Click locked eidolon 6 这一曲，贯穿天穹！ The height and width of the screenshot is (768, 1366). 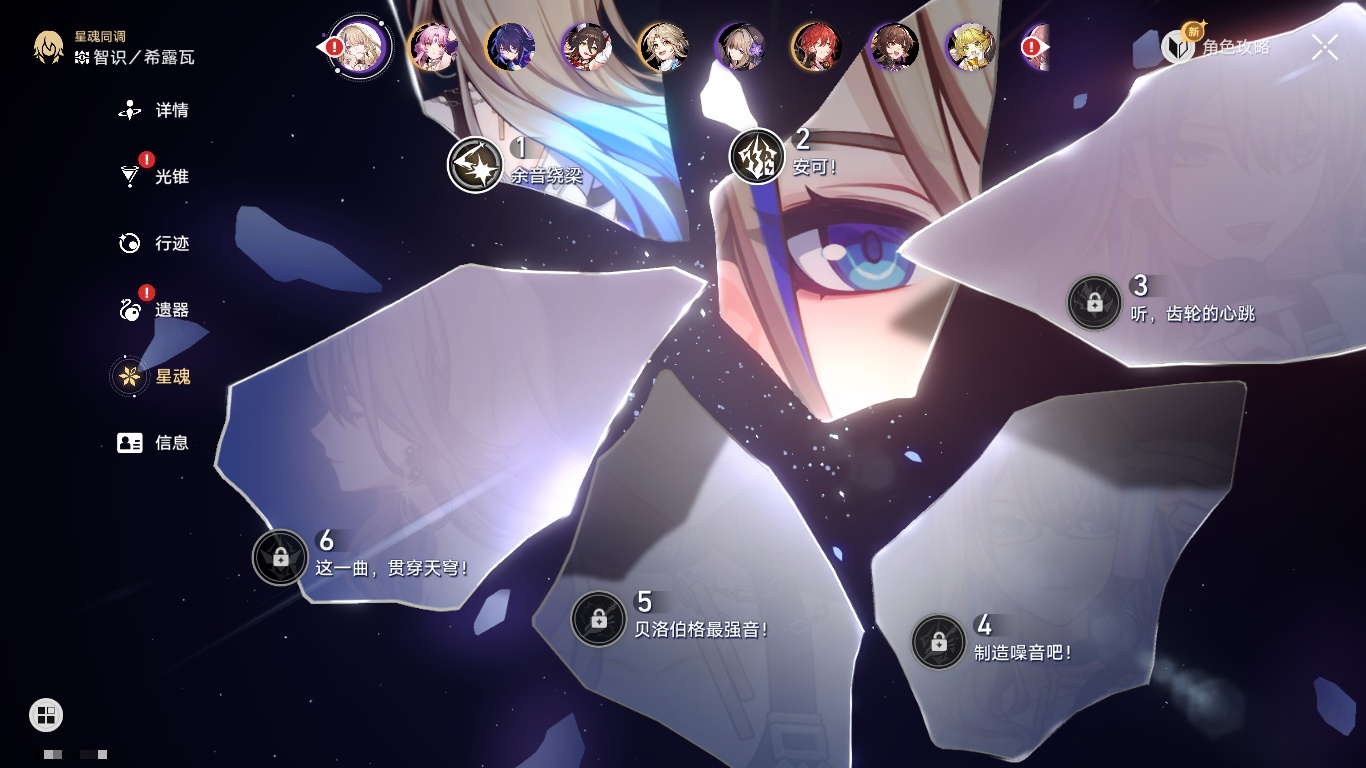[280, 557]
